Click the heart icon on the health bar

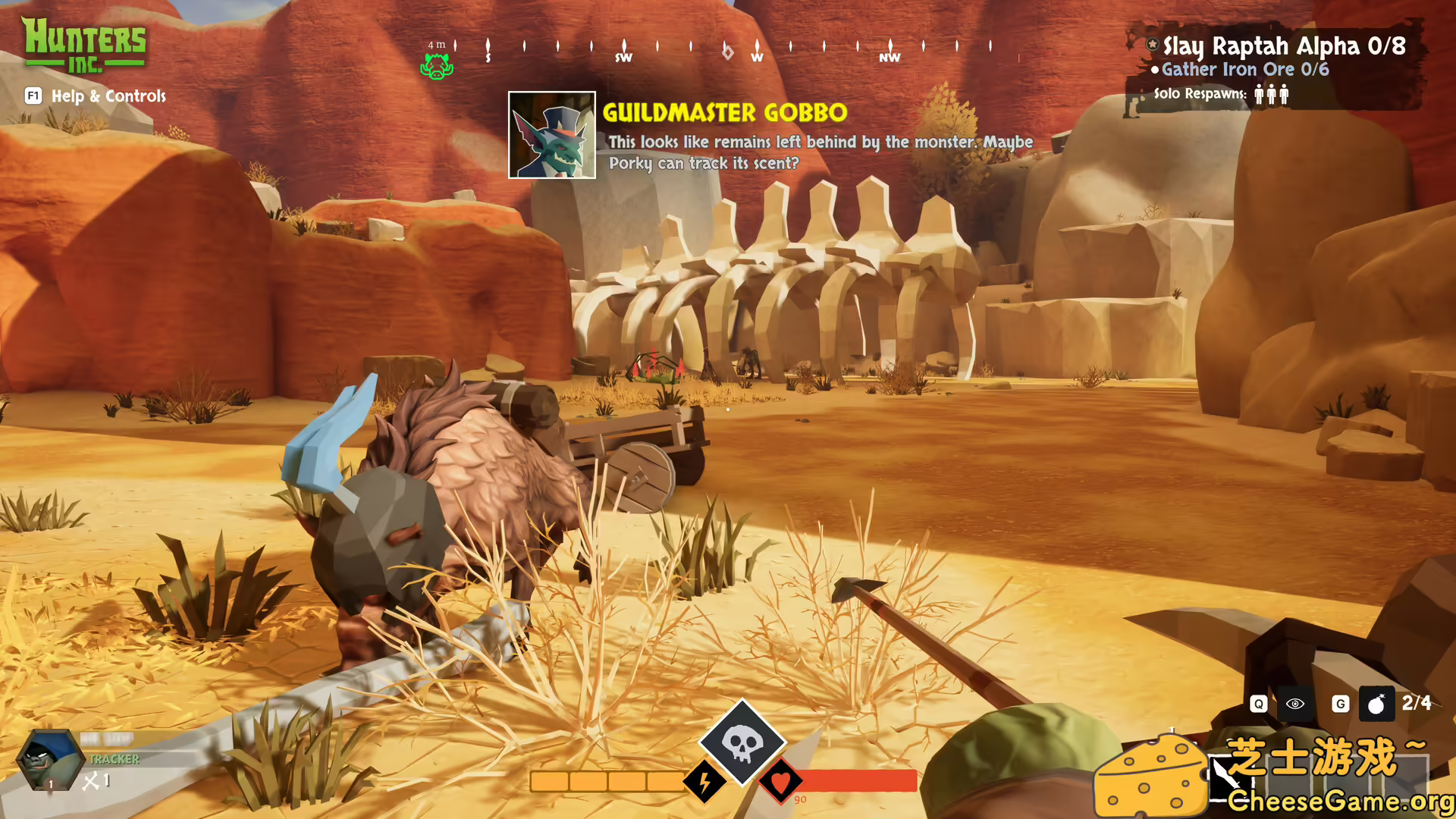pos(783,780)
